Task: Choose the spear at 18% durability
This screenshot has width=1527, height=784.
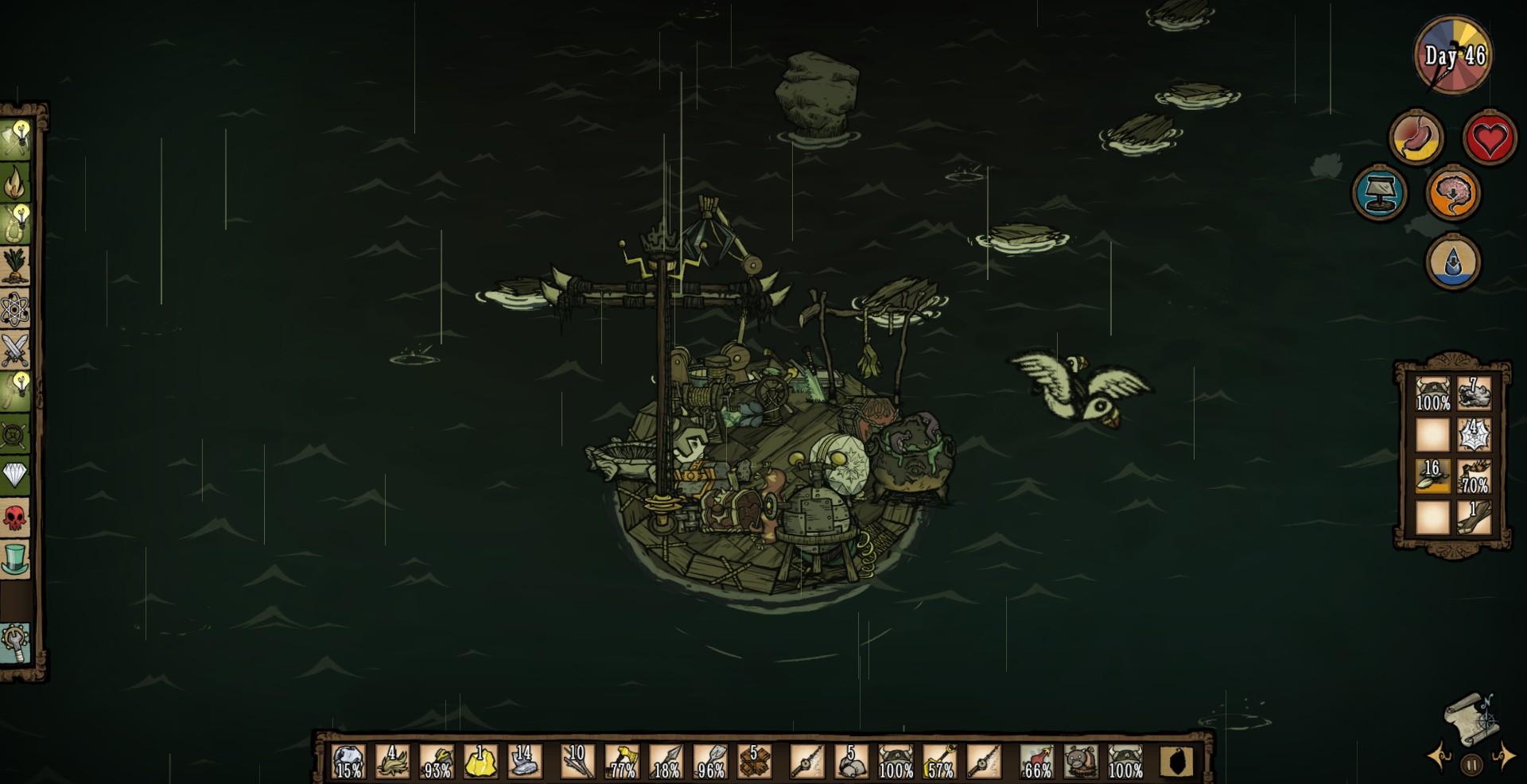Action: click(x=666, y=762)
